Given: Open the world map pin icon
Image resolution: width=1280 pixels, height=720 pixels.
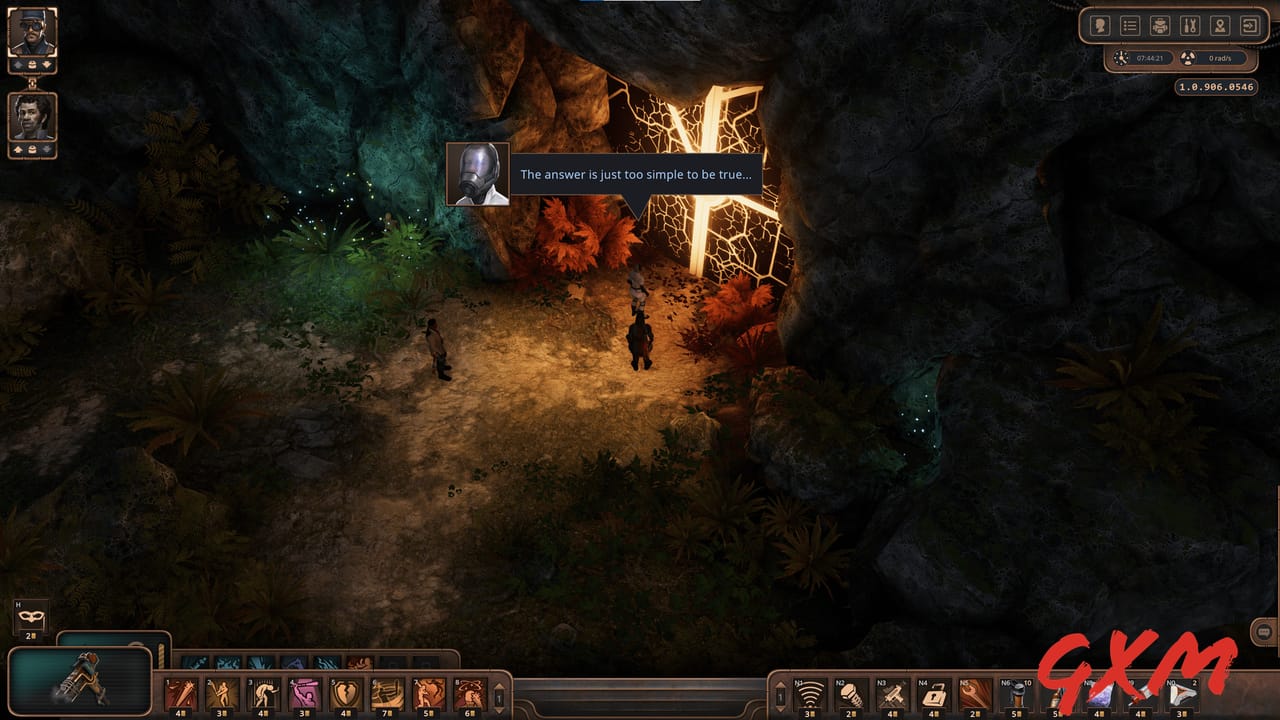Looking at the screenshot, I should point(1220,24).
